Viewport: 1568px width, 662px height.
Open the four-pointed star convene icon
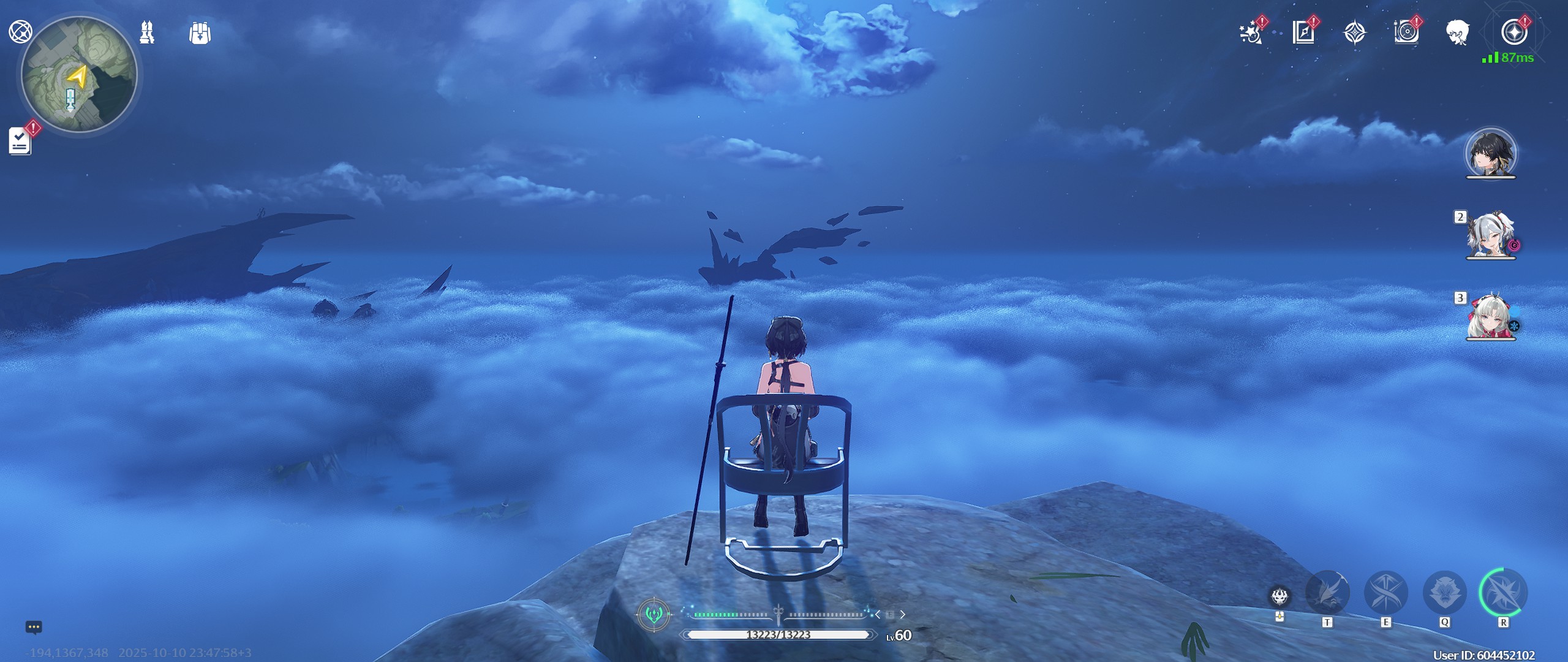tap(1354, 33)
